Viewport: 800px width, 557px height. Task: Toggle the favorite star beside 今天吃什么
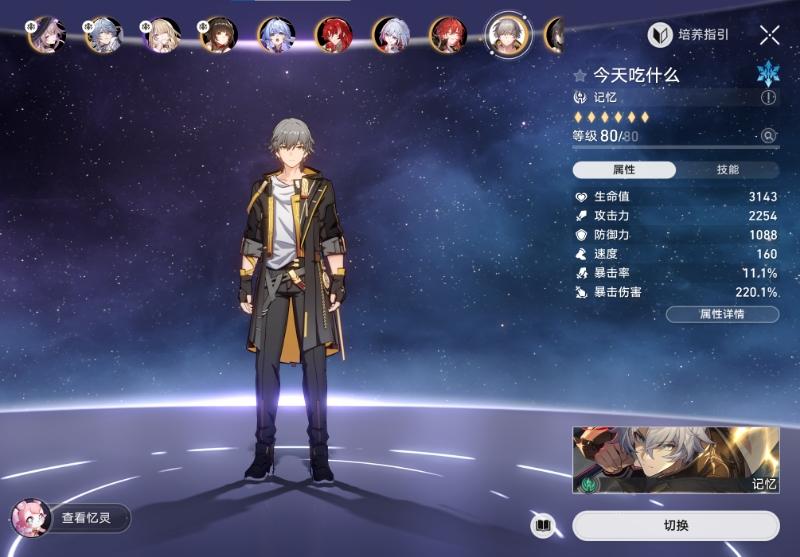pos(580,75)
